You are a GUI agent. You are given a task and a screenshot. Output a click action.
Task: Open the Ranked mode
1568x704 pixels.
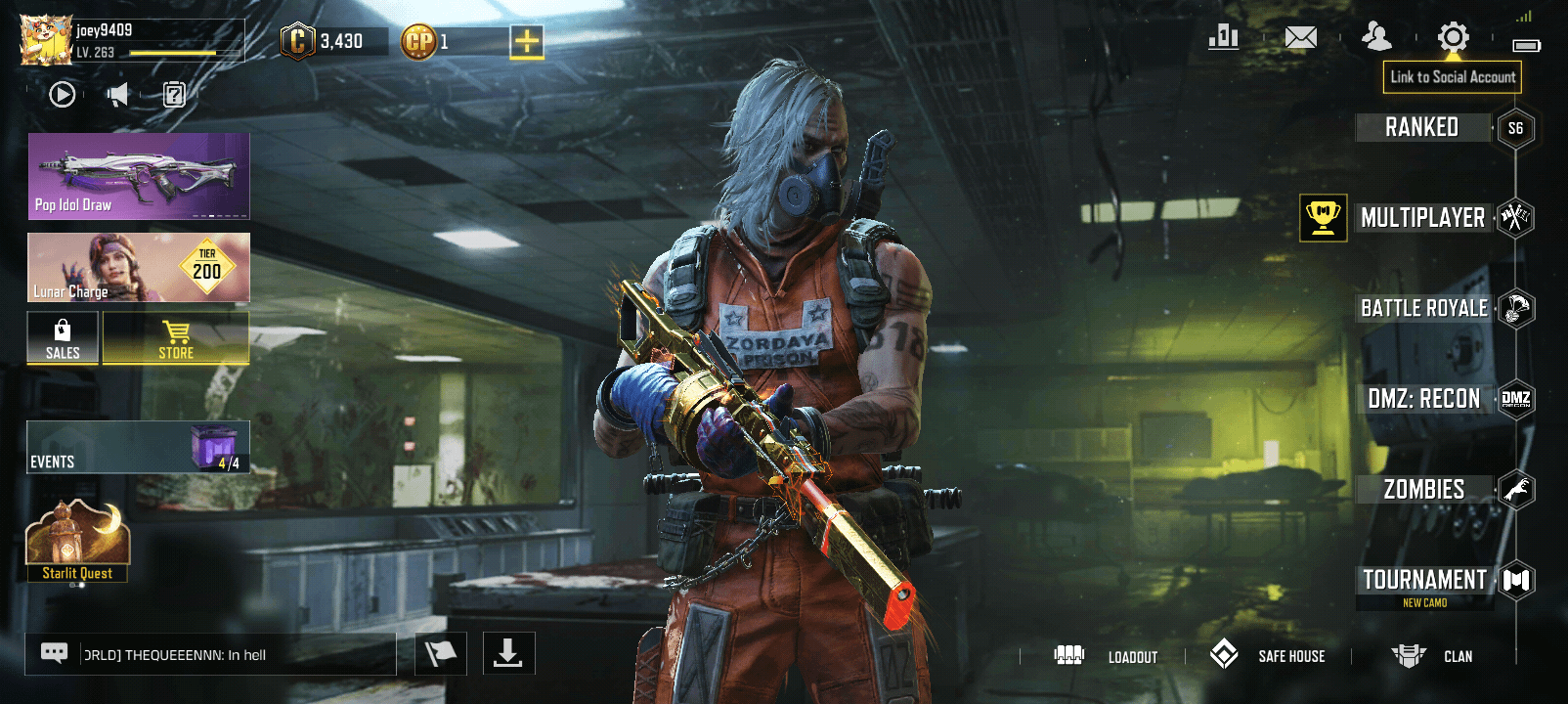(x=1422, y=127)
